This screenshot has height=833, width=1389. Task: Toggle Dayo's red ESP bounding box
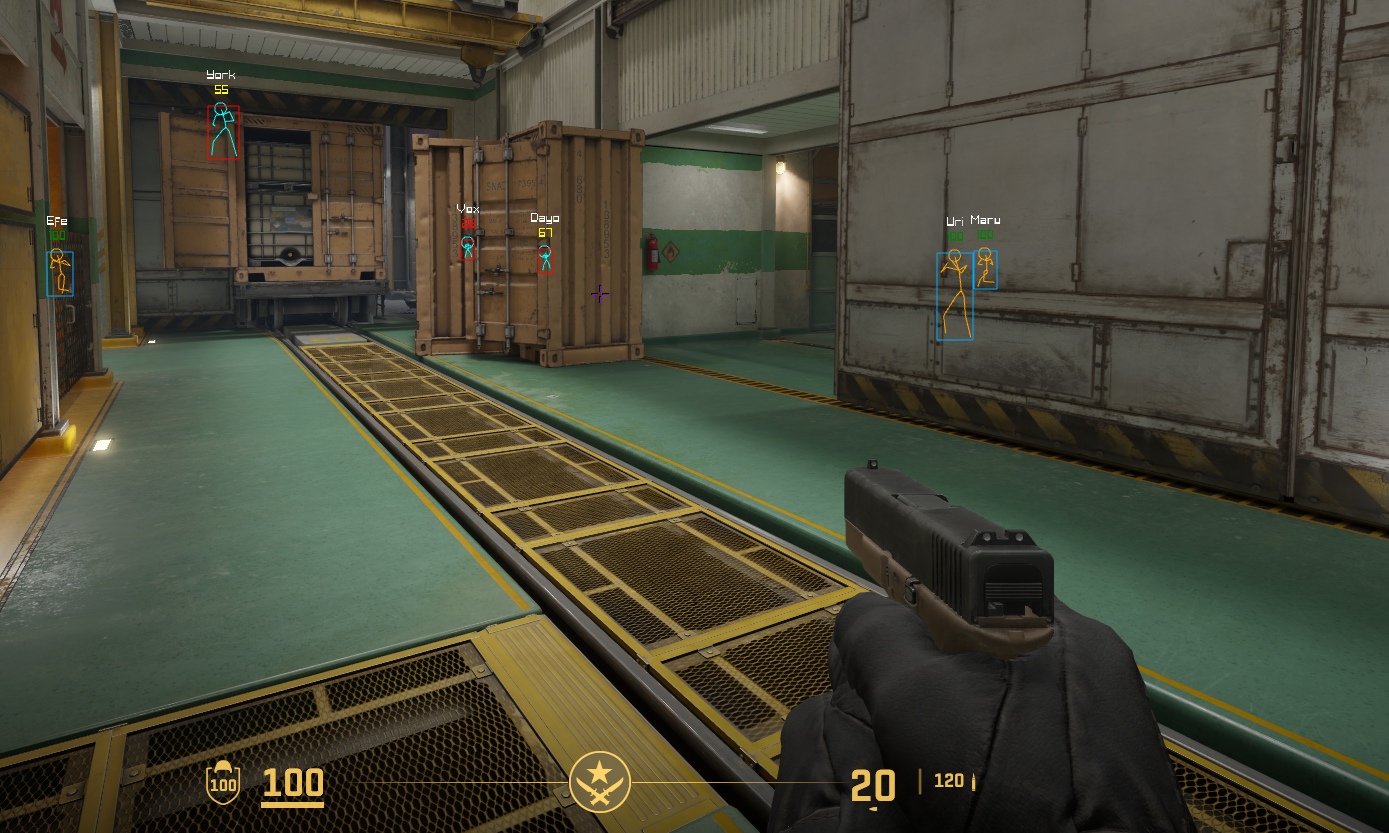click(546, 260)
